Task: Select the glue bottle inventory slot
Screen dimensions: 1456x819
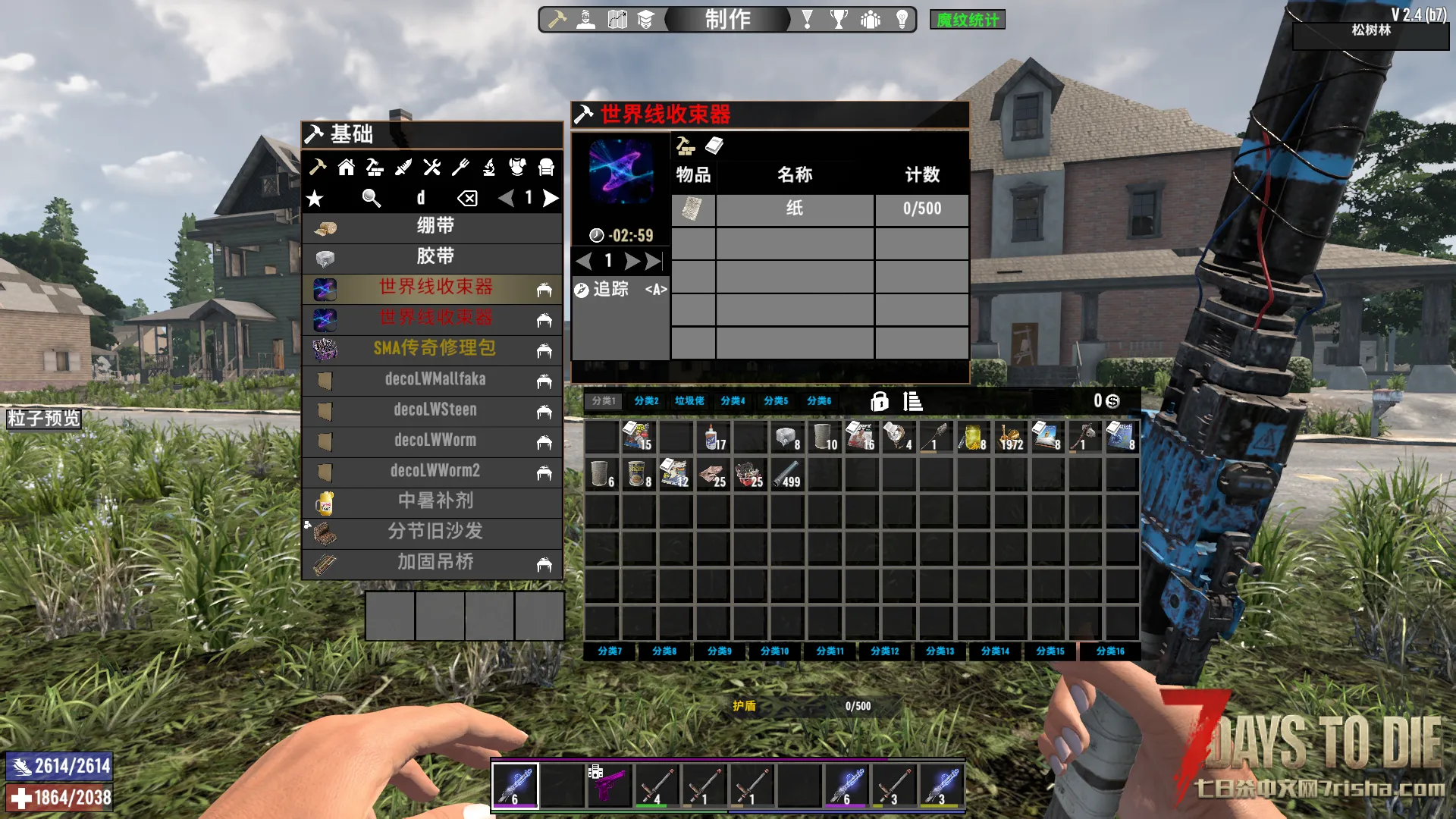Action: pos(713,438)
